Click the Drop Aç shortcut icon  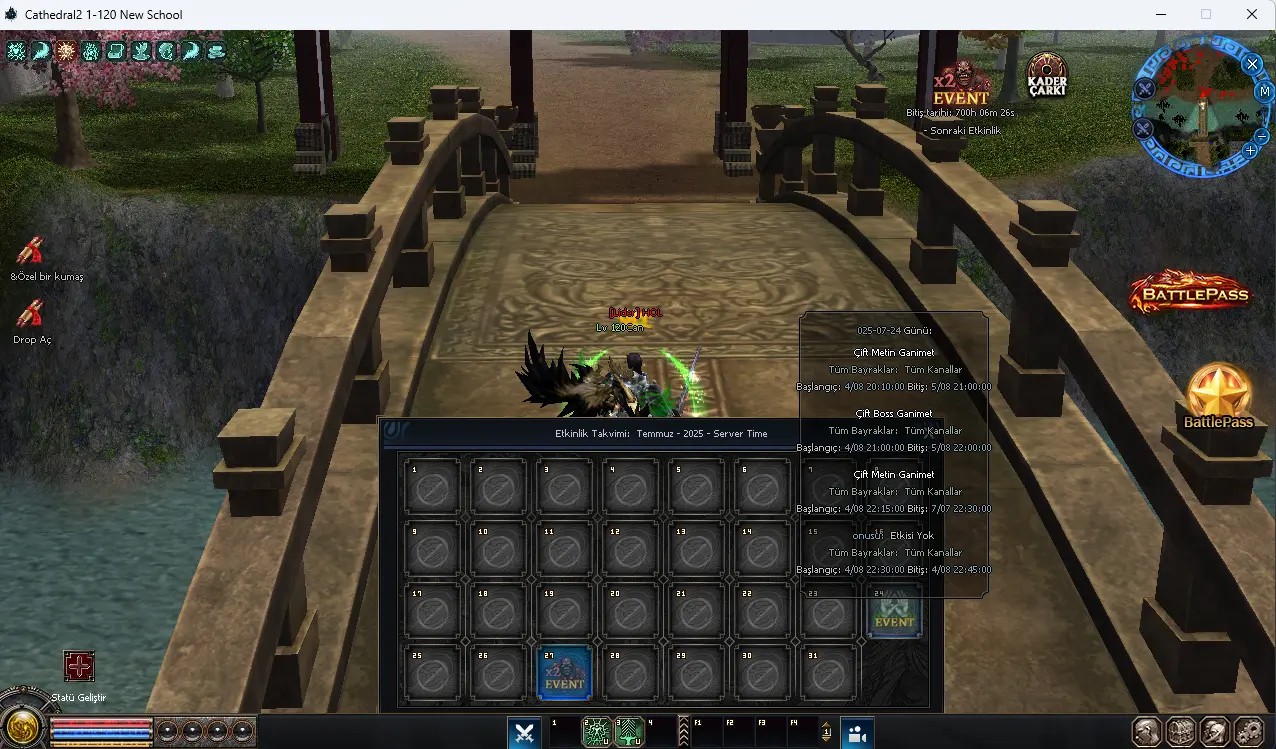[x=30, y=315]
